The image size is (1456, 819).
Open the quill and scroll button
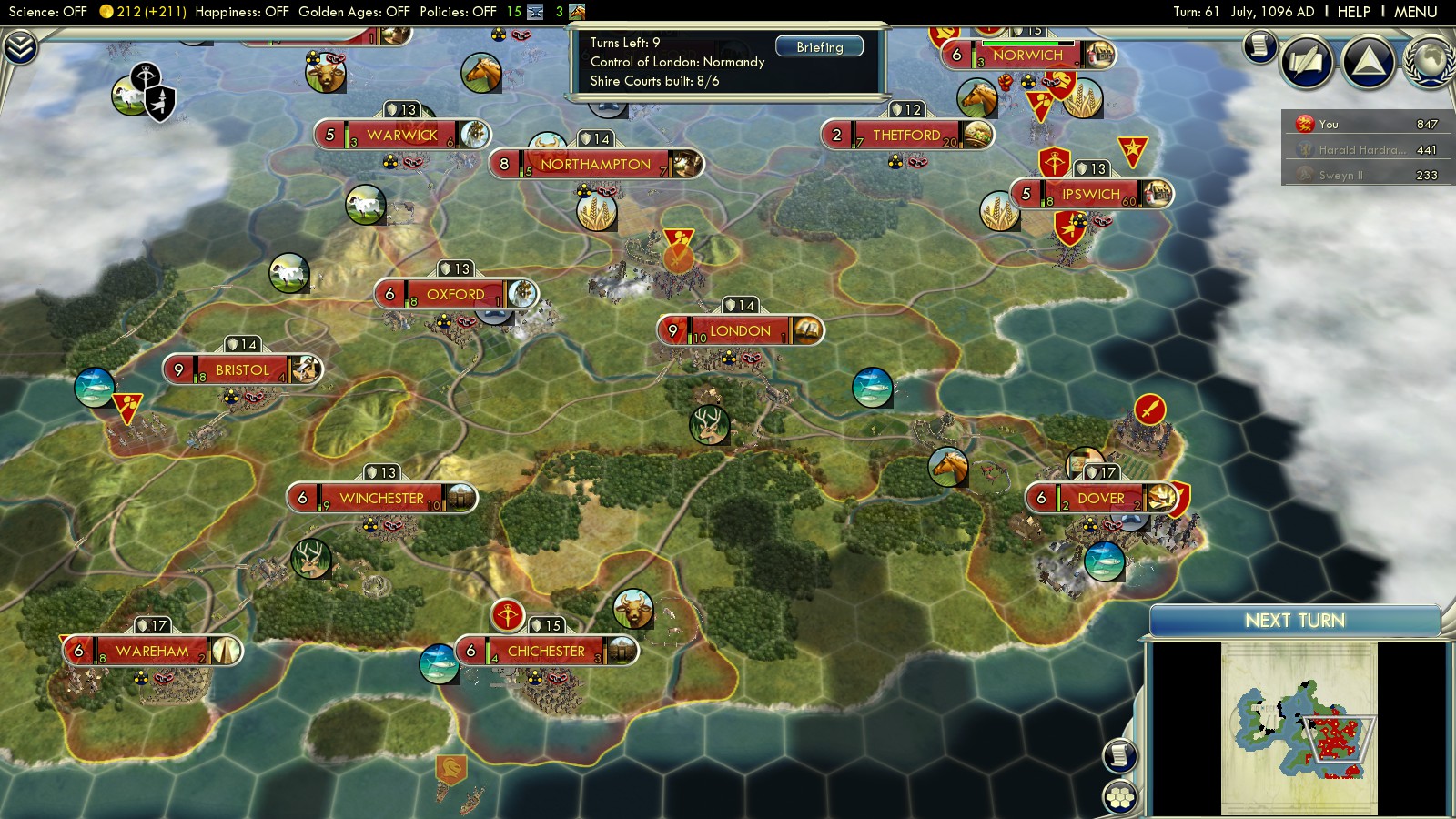pos(1307,62)
